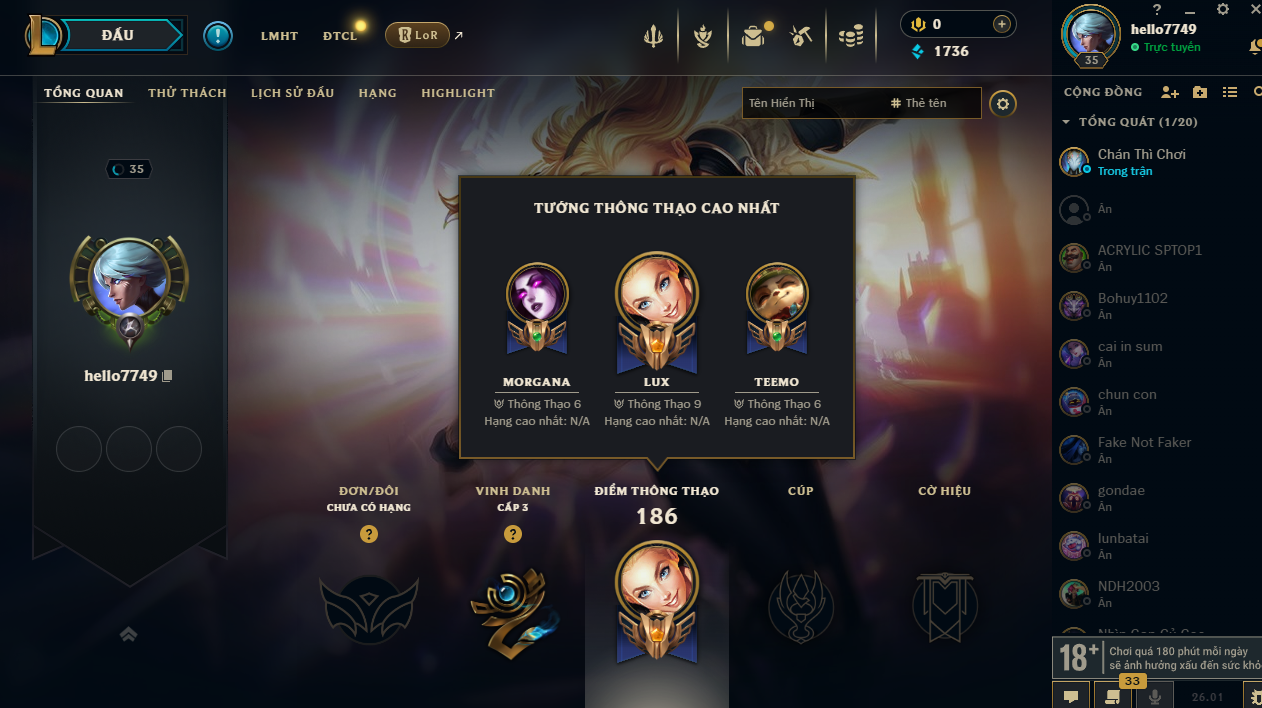Click the ĐẤU play button

tap(118, 36)
